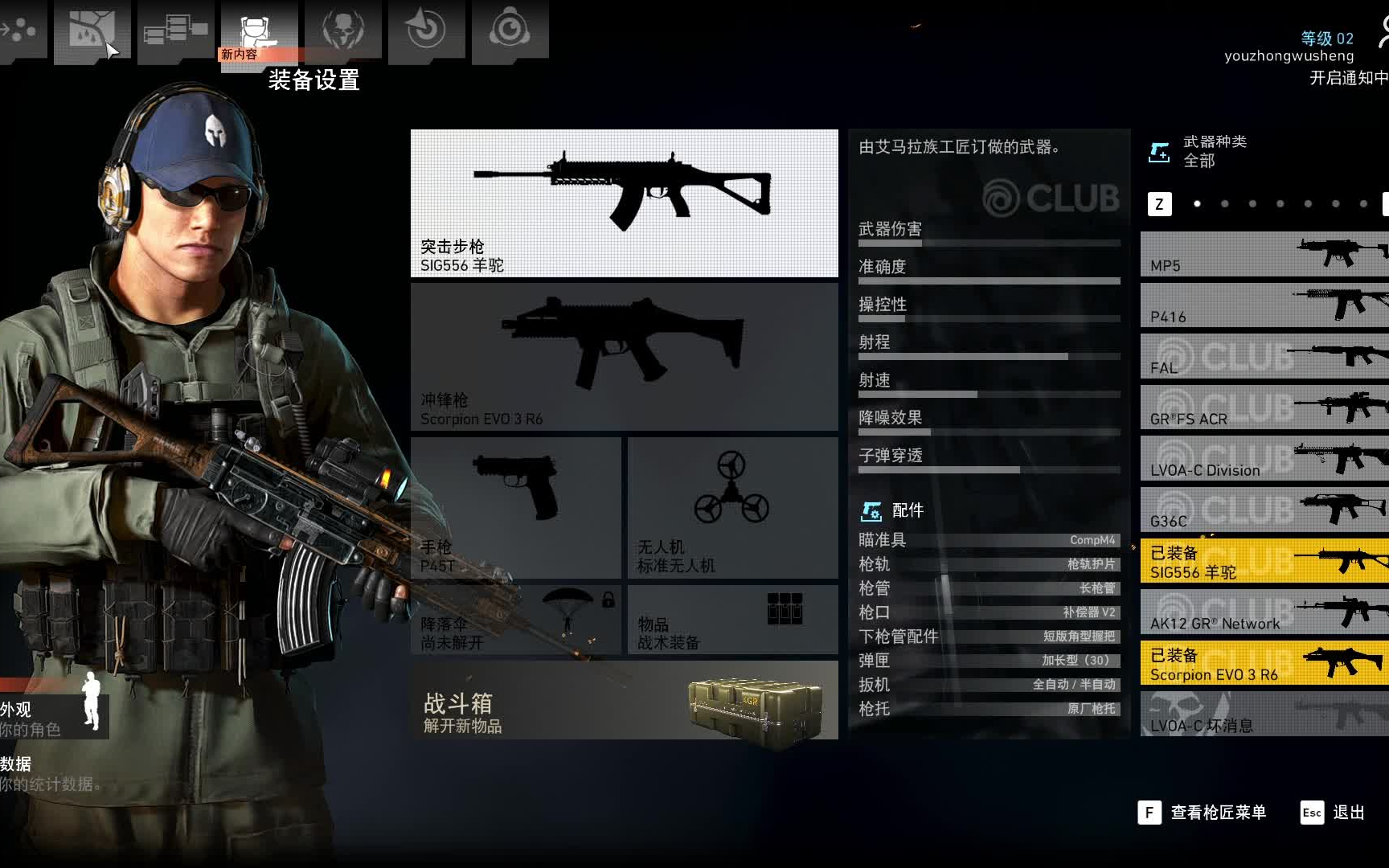
Task: Pick the FAL rifle entry
Action: tap(1264, 358)
